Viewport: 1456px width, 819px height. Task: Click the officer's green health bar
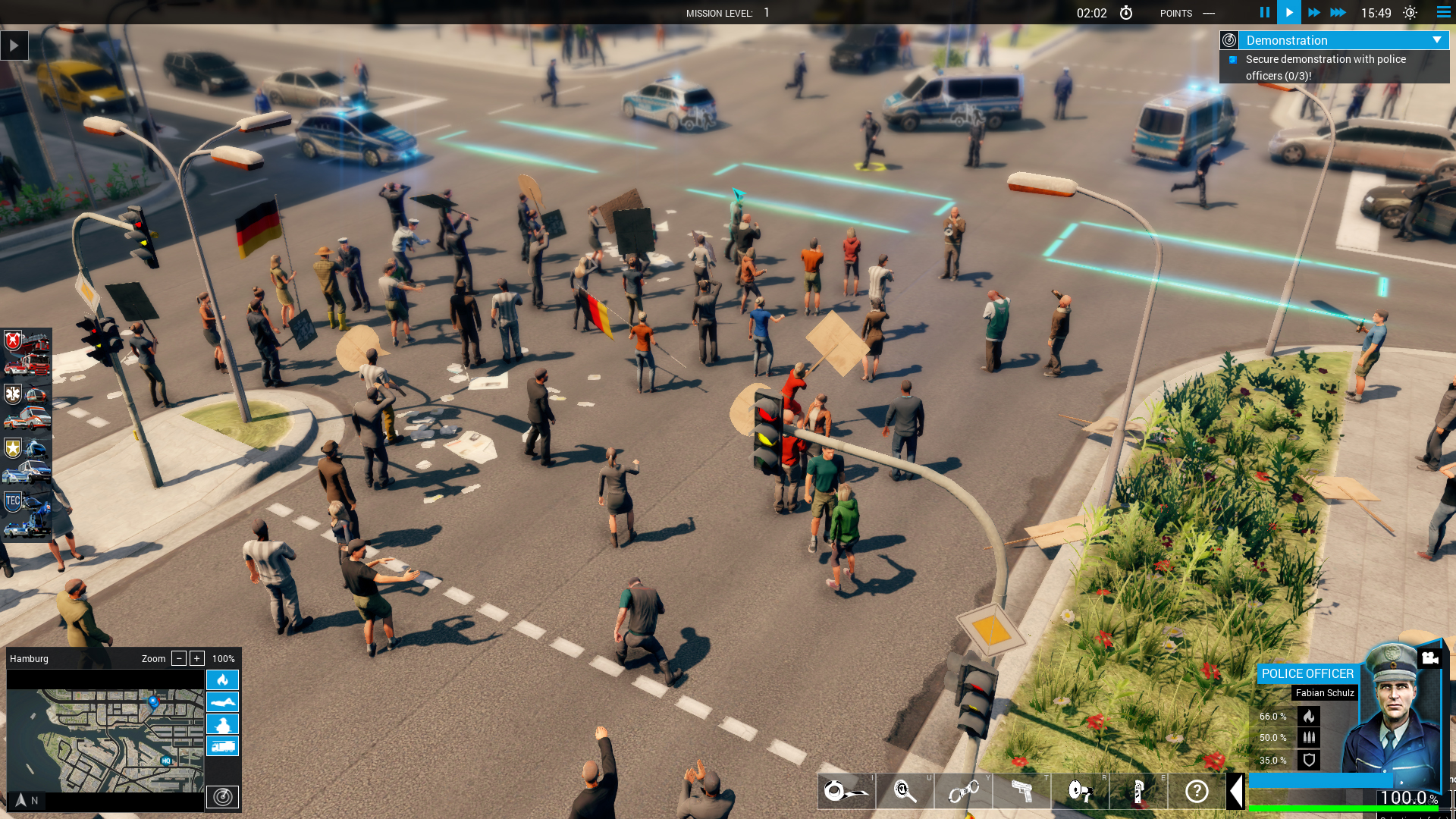pos(1342,807)
